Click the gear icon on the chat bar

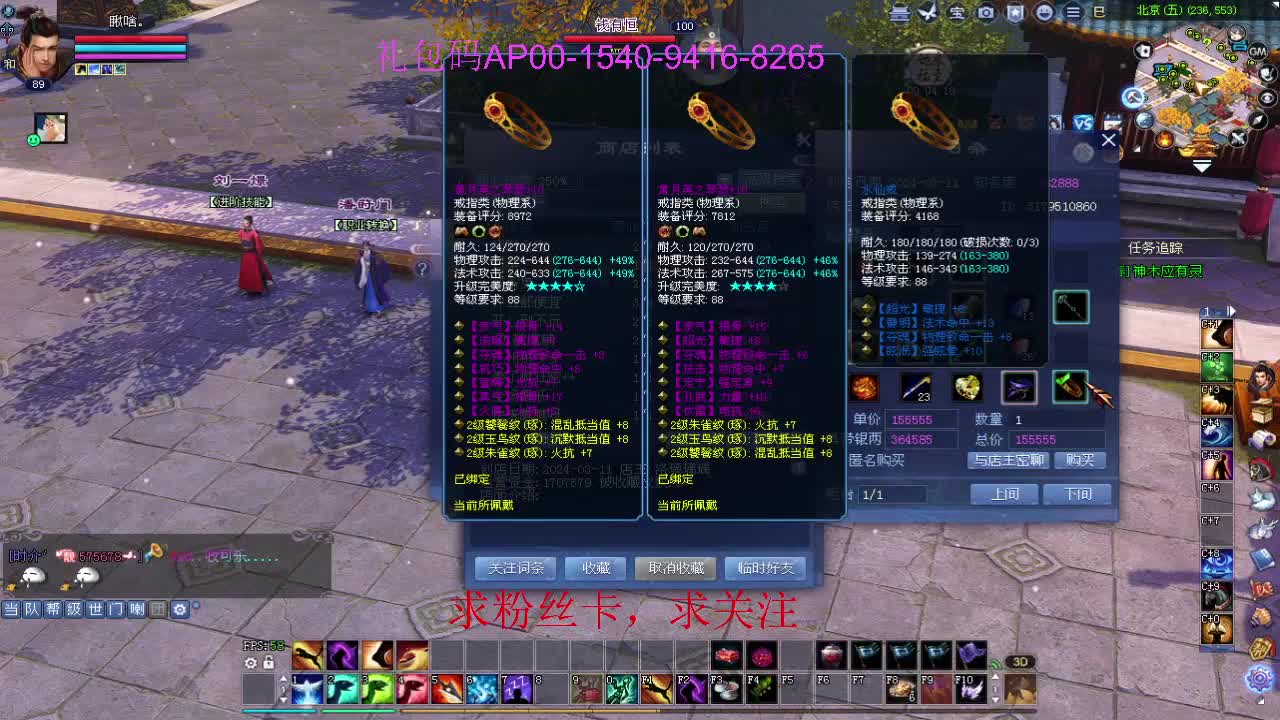pyautogui.click(x=180, y=609)
